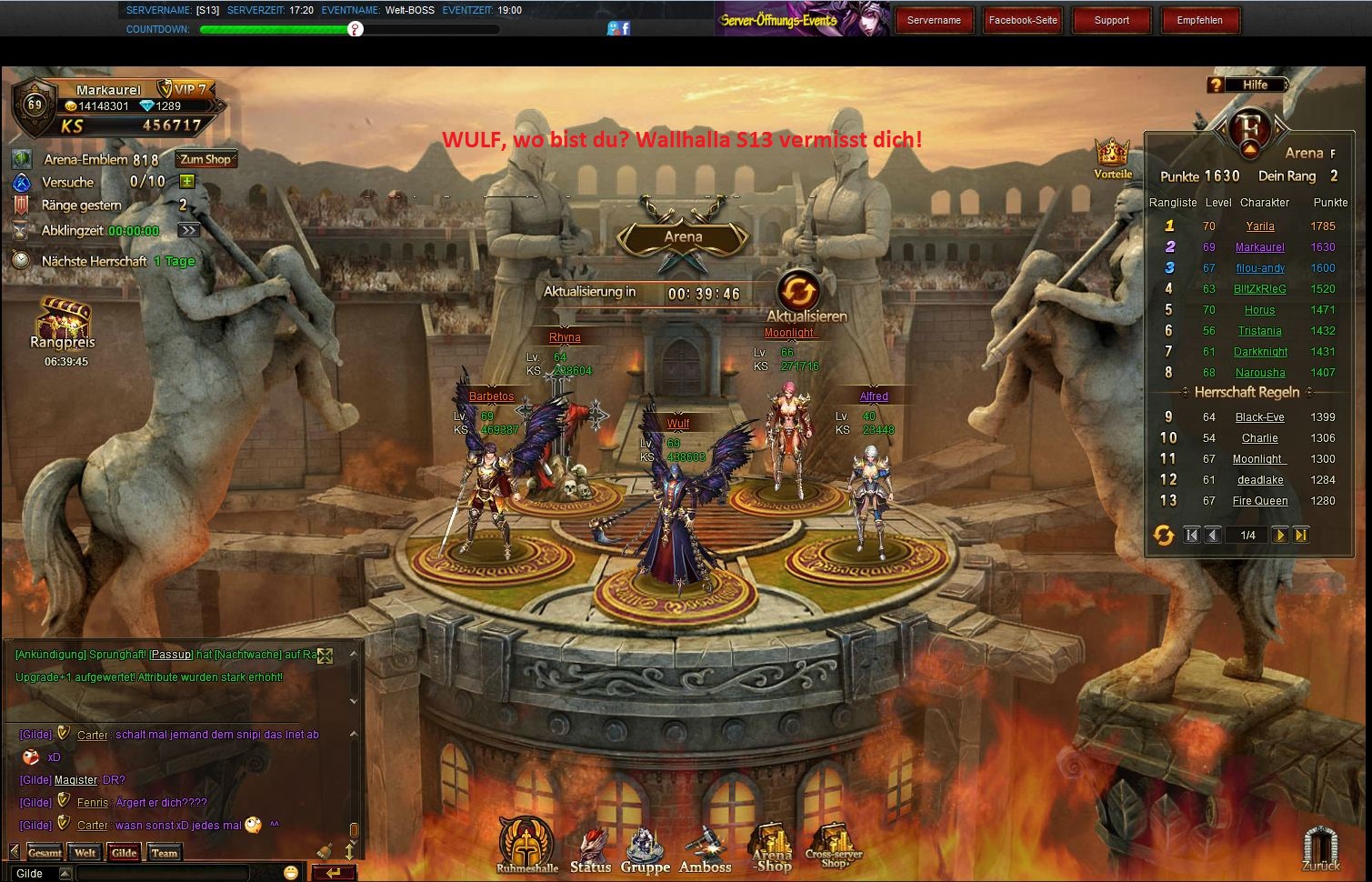
Task: Refresh opponents with the Aktualisieren button
Action: [799, 292]
